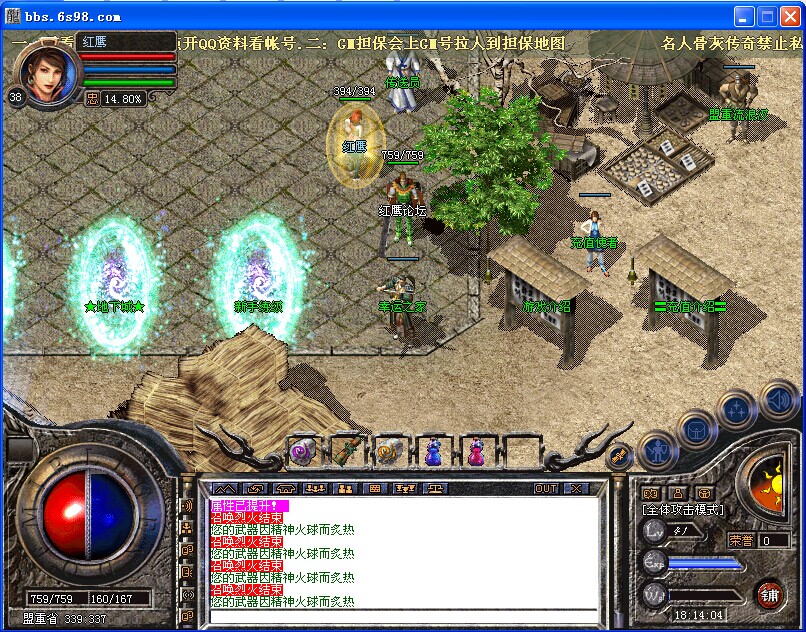This screenshot has height=632, width=806.
Task: Open the character status warrior icon
Action: (x=657, y=449)
